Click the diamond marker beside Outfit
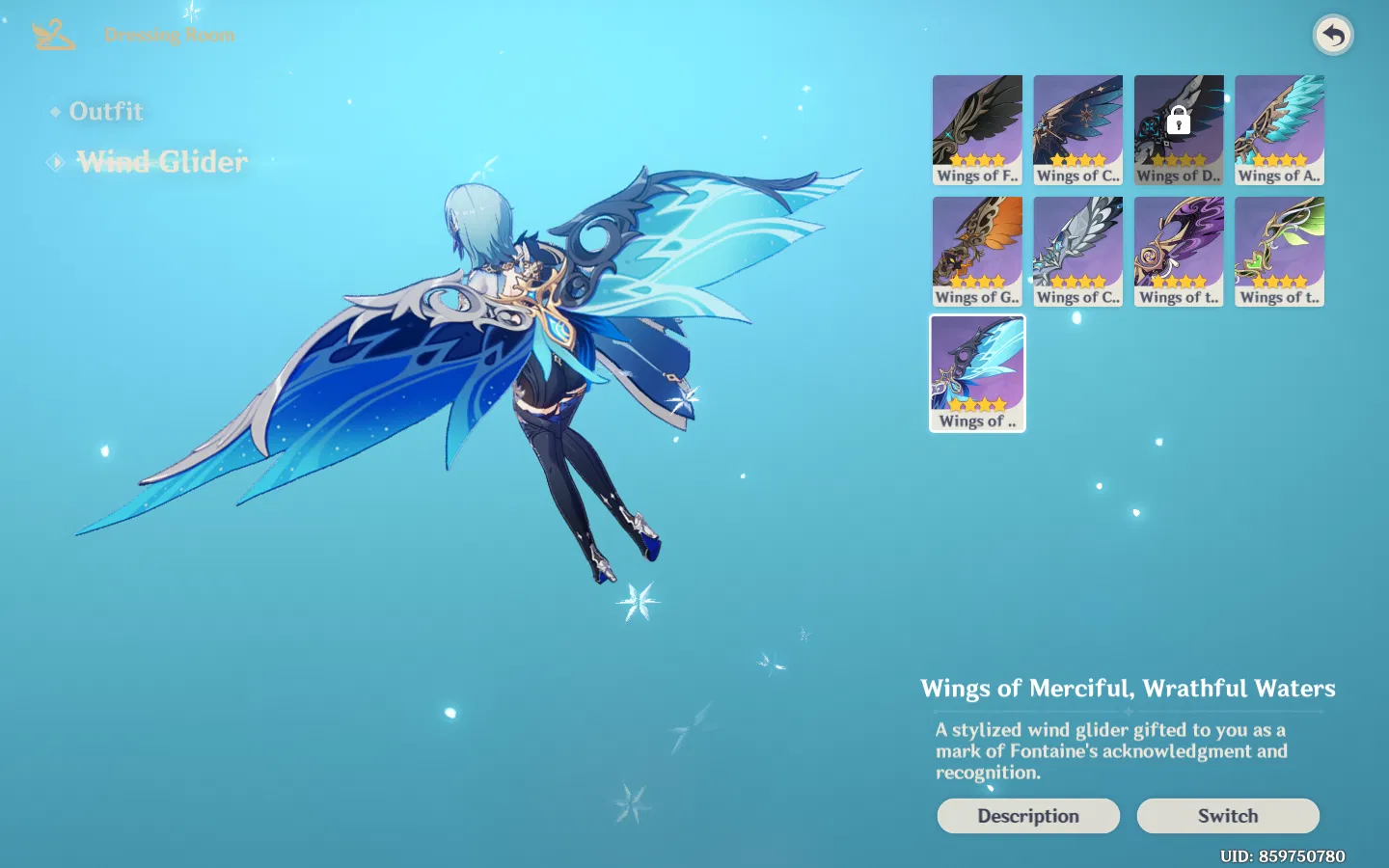1389x868 pixels. [x=56, y=111]
